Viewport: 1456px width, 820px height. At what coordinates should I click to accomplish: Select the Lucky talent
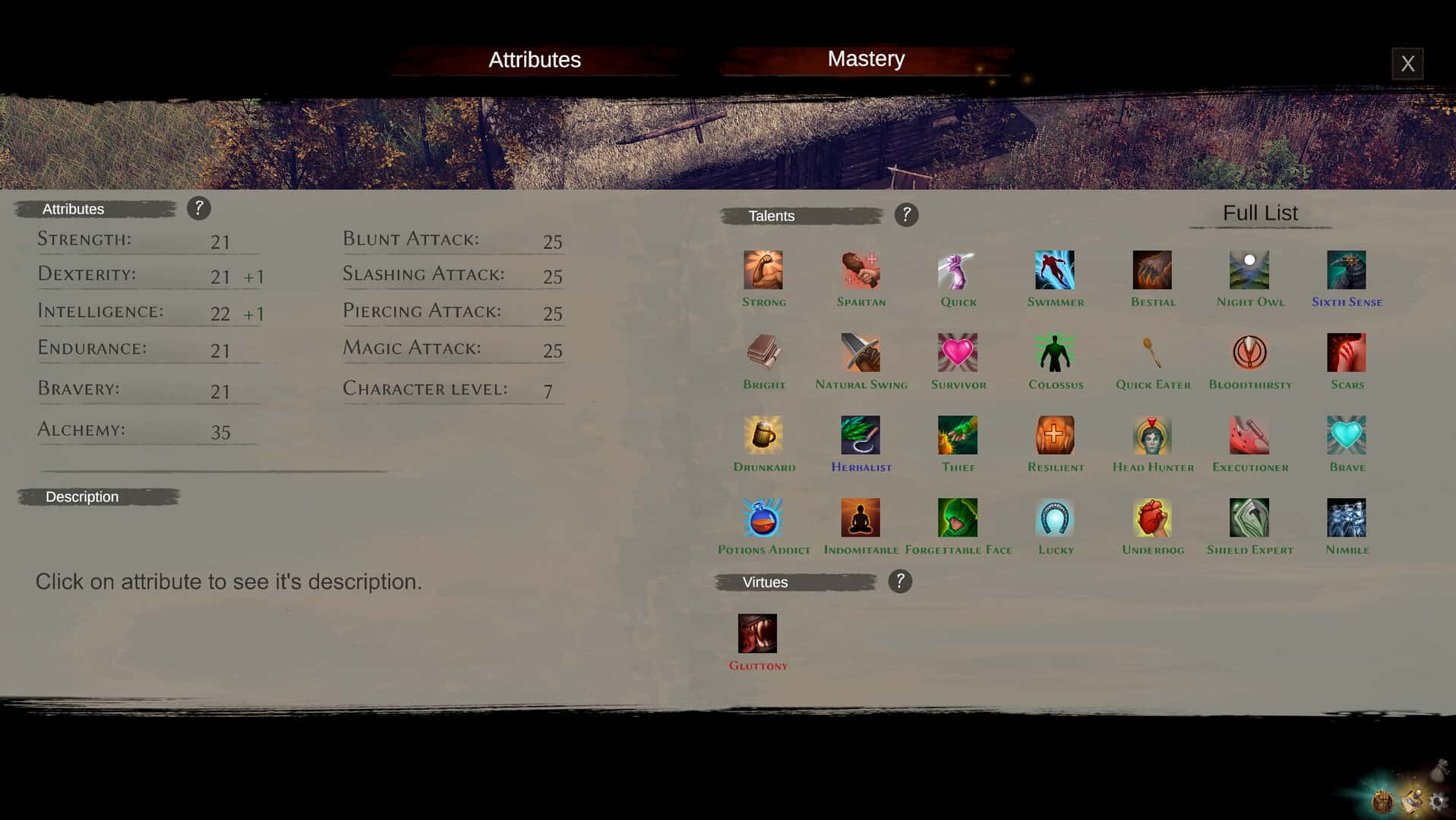tap(1055, 518)
